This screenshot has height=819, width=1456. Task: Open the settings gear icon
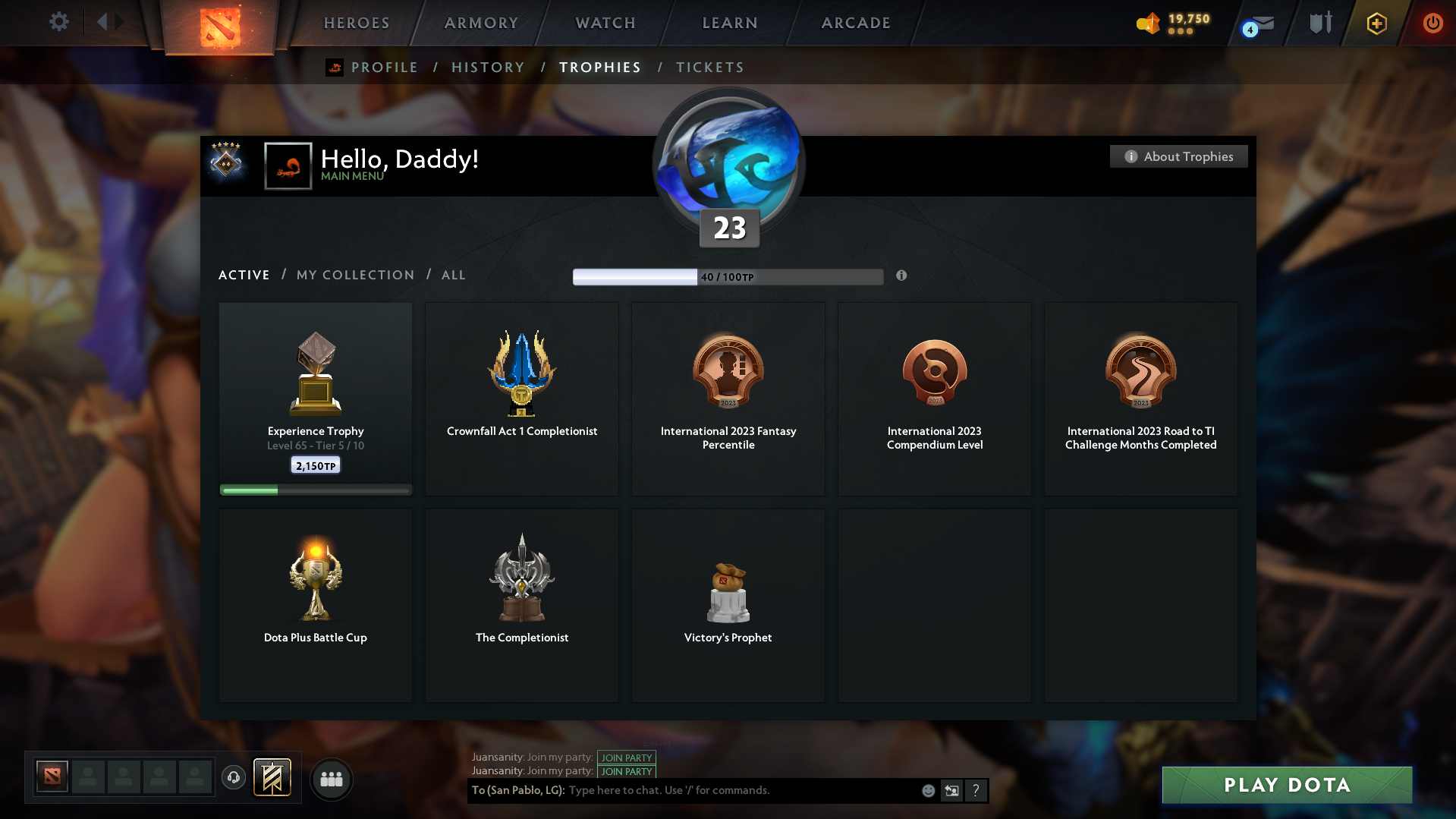[x=58, y=22]
